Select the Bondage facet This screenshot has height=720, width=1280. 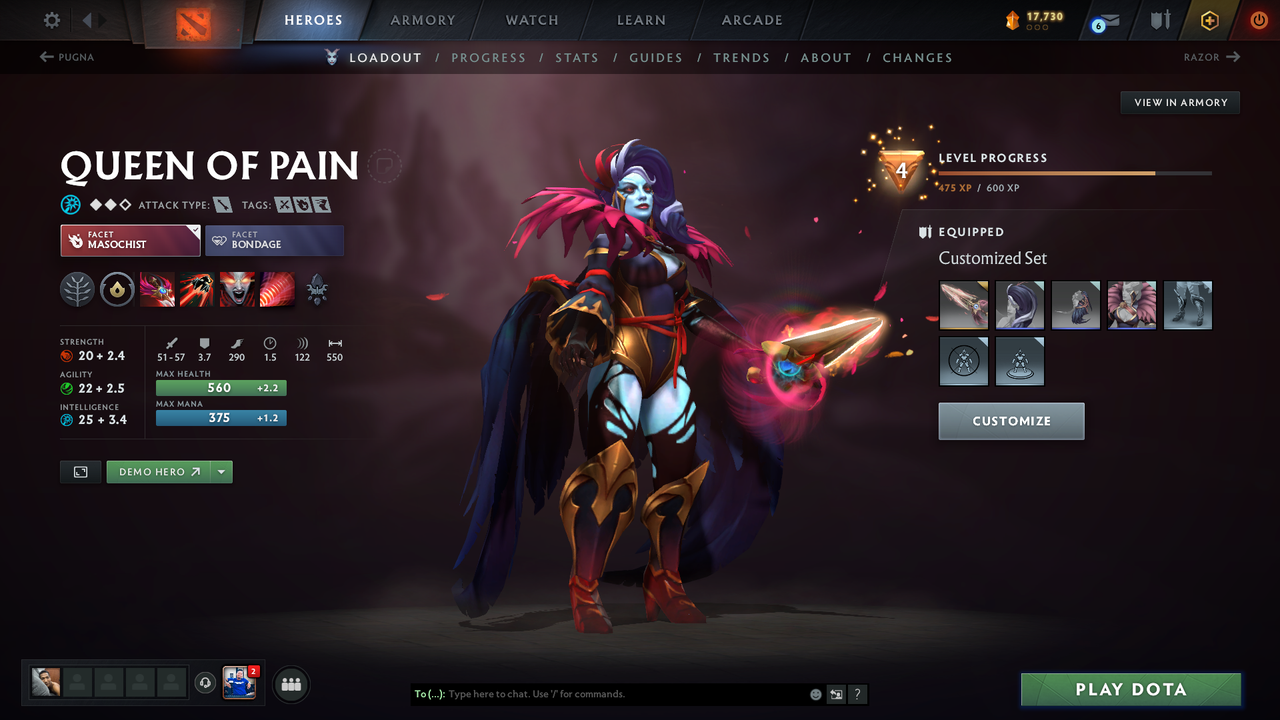pos(275,240)
